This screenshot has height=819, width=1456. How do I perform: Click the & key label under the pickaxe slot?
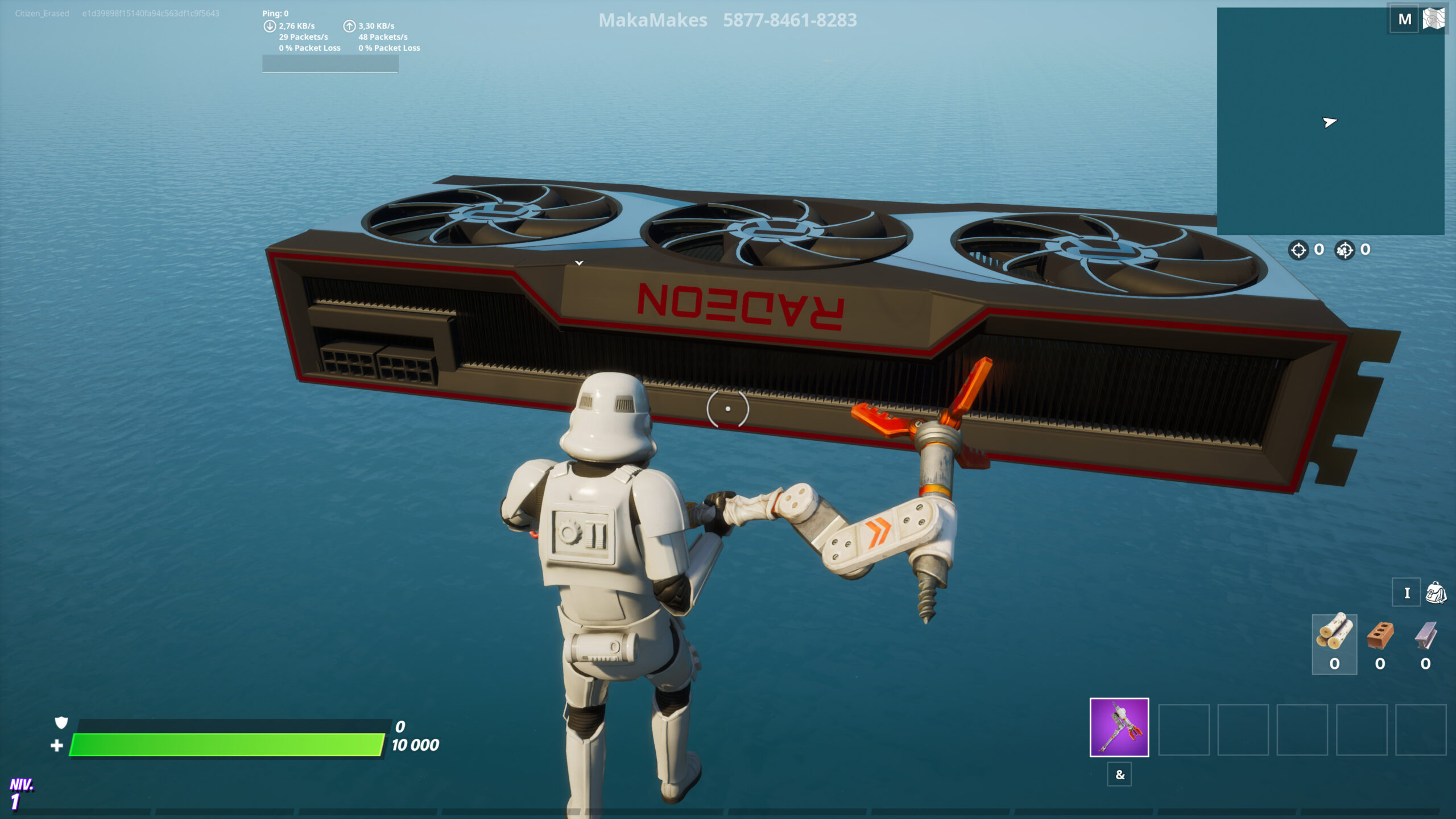(x=1119, y=775)
